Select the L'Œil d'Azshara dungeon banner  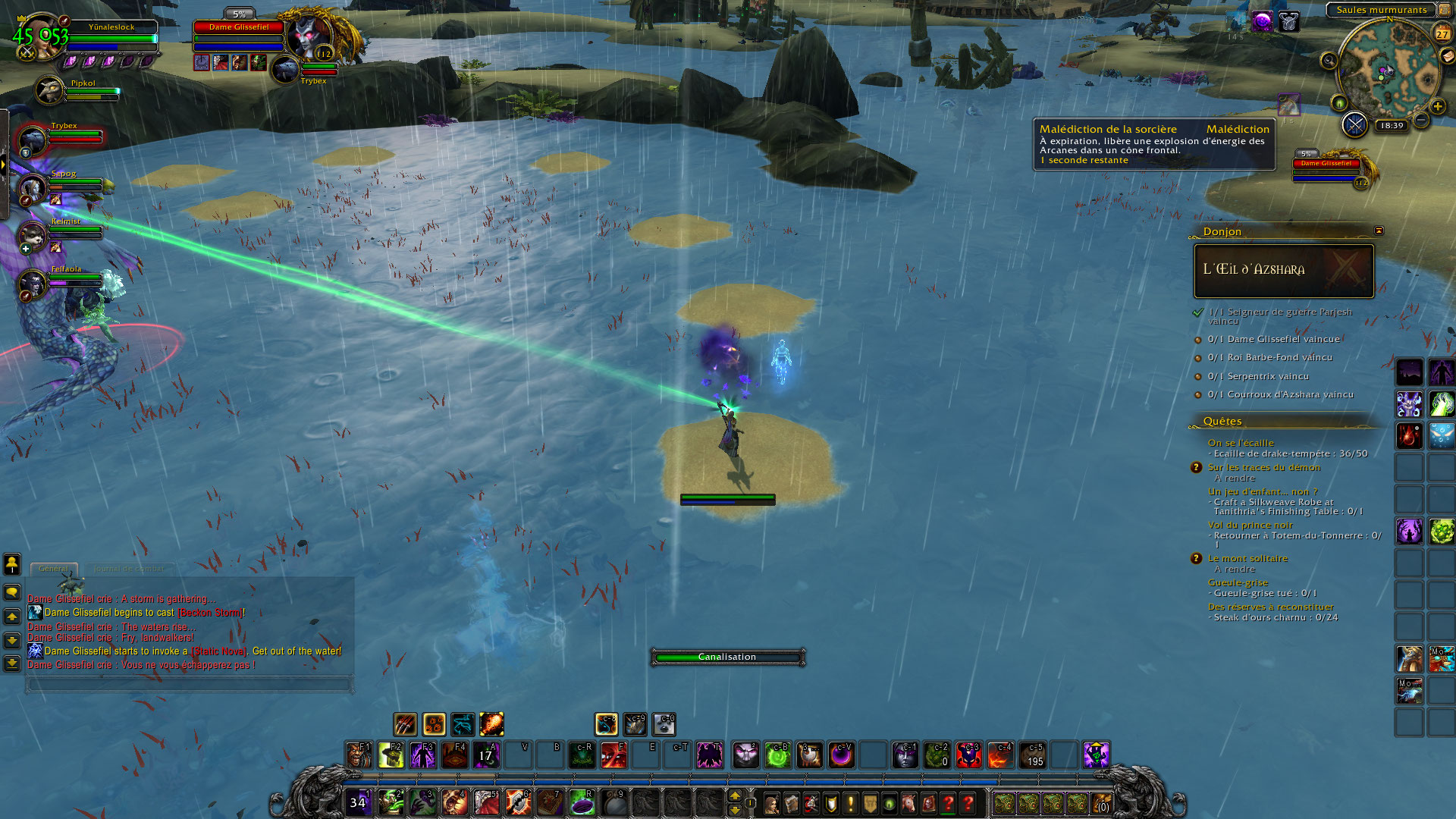pos(1283,270)
